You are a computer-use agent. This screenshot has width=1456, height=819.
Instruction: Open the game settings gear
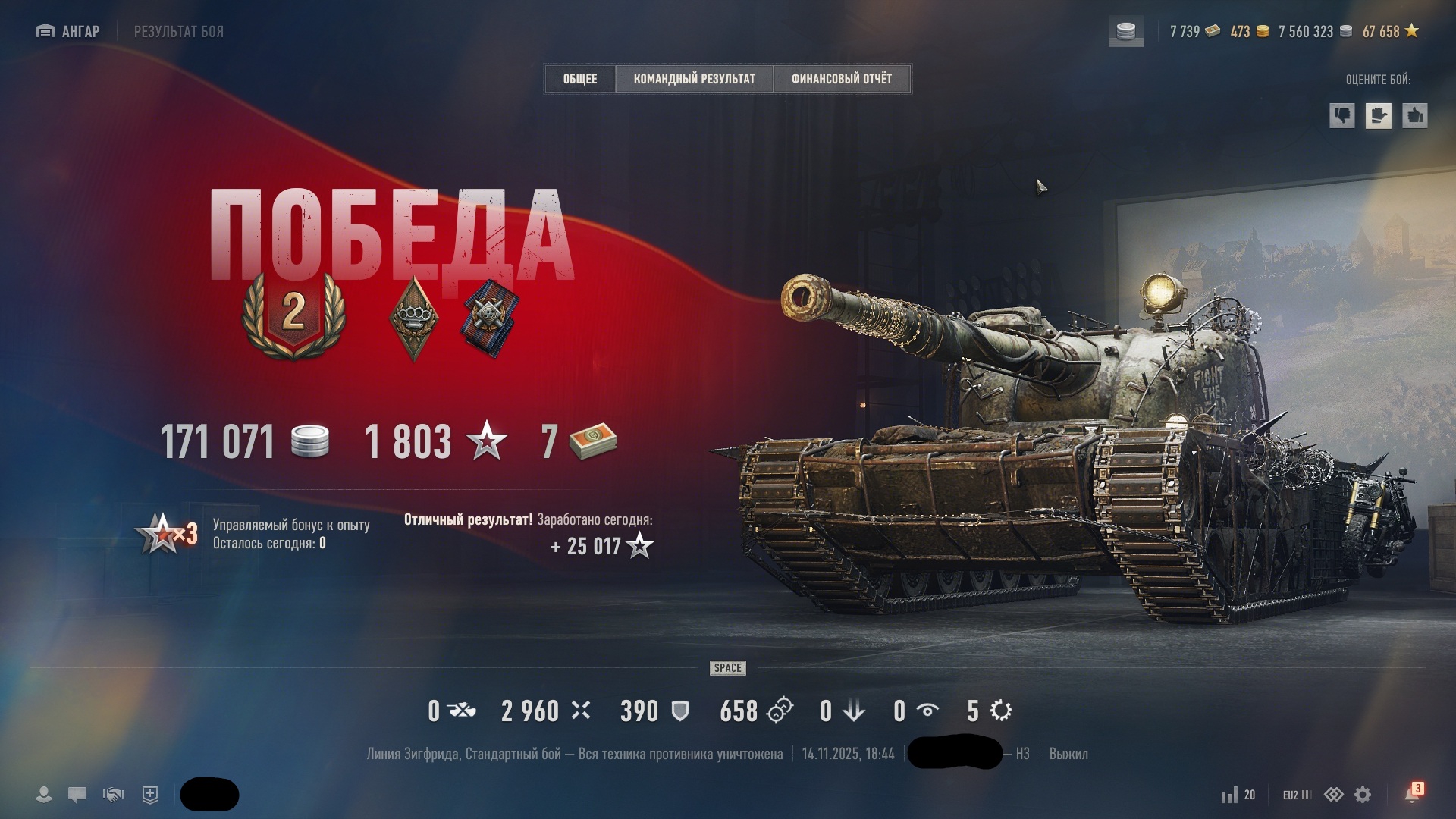click(1363, 795)
